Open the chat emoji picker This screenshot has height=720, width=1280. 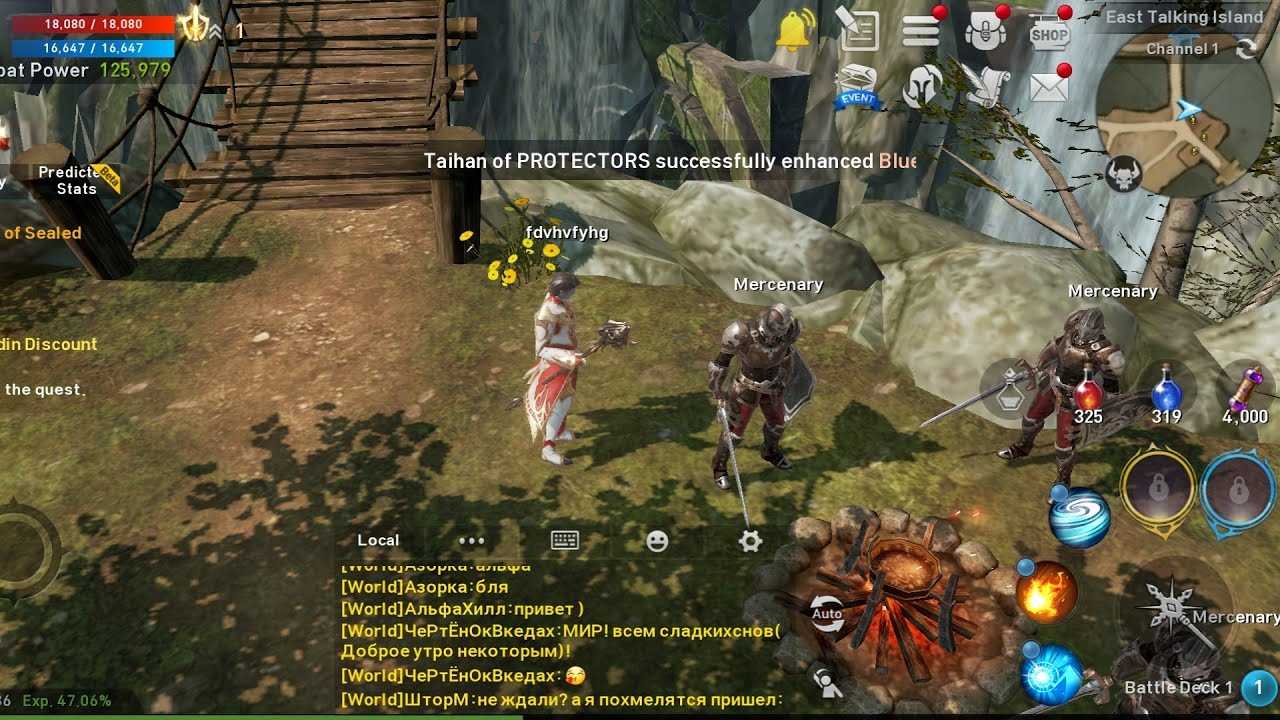click(657, 540)
